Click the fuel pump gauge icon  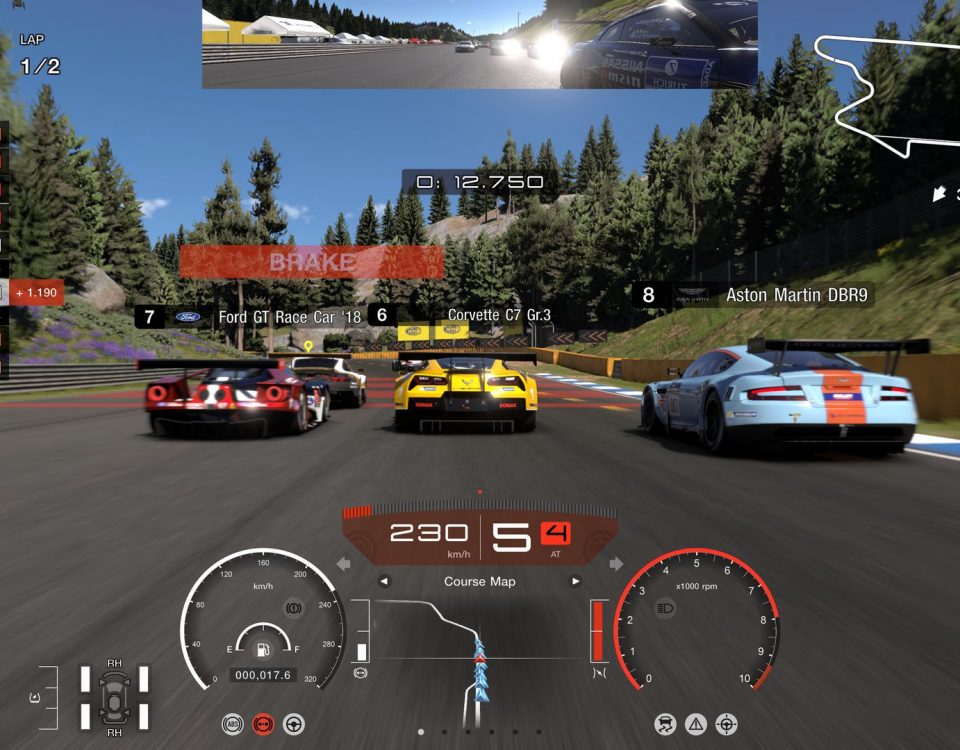[262, 650]
